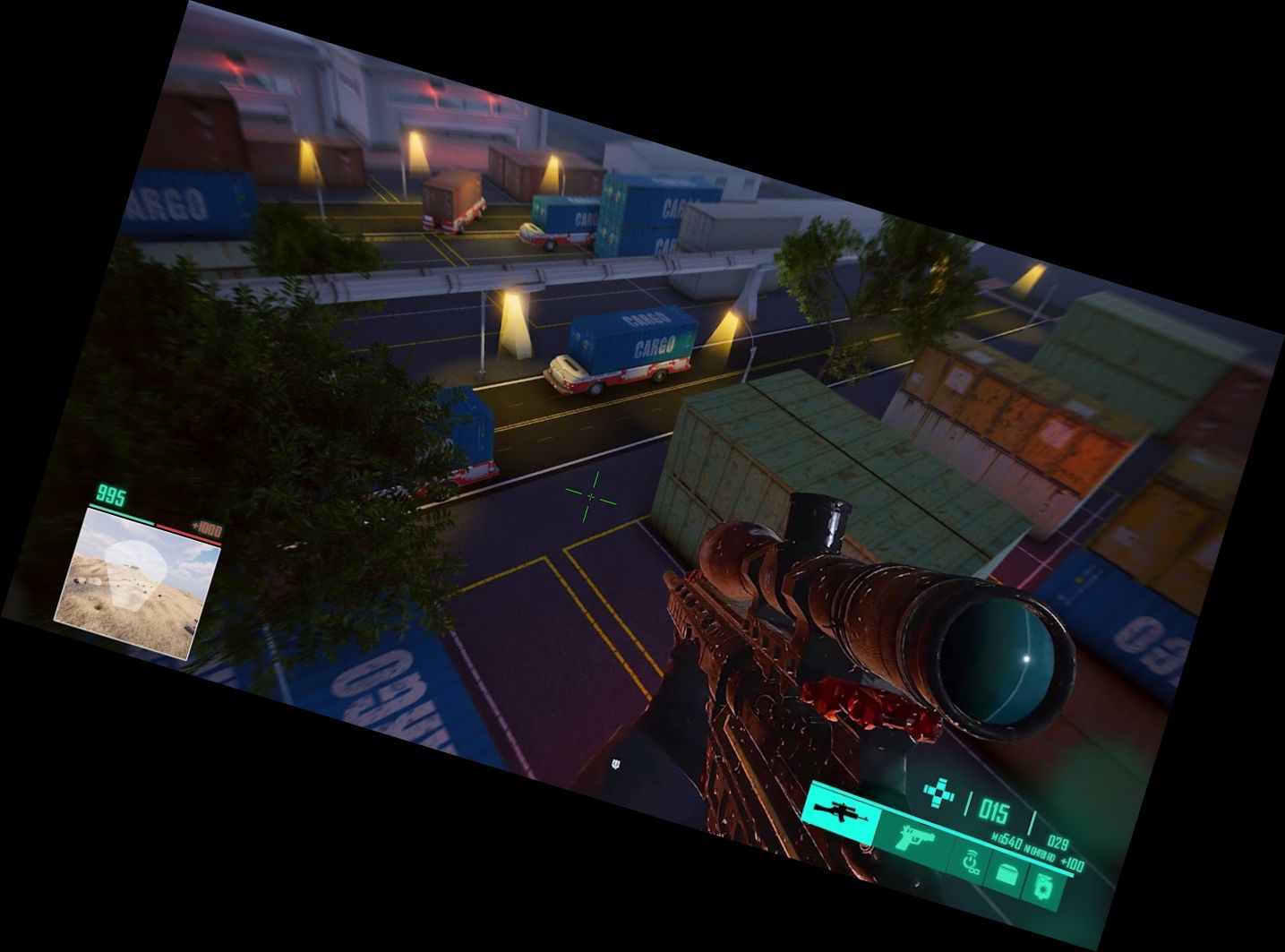Screen dimensions: 1285x952
Task: Expand the minimap viewport
Action: tap(139, 582)
